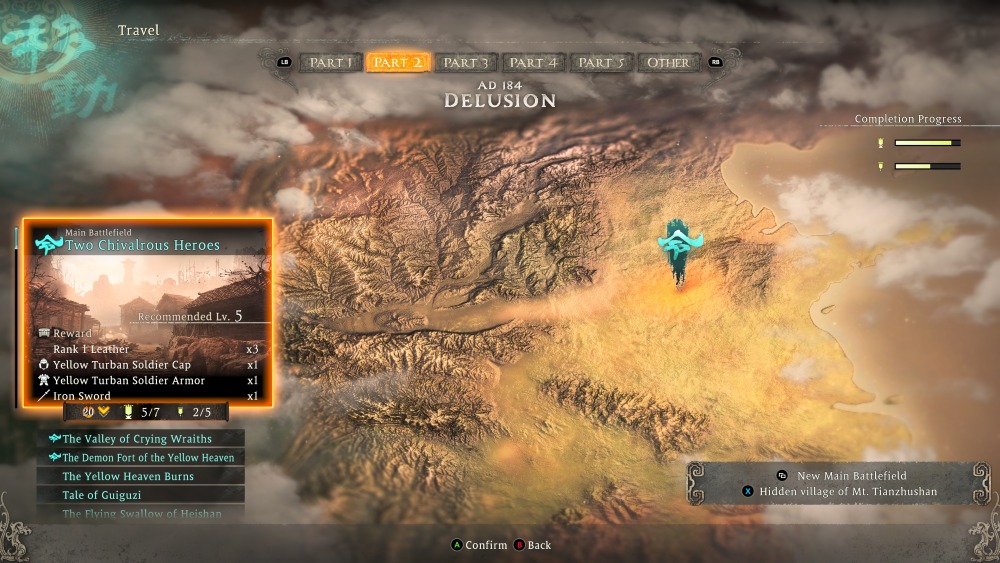
Task: Choose The Valley of Crying Wraiths
Action: point(140,439)
